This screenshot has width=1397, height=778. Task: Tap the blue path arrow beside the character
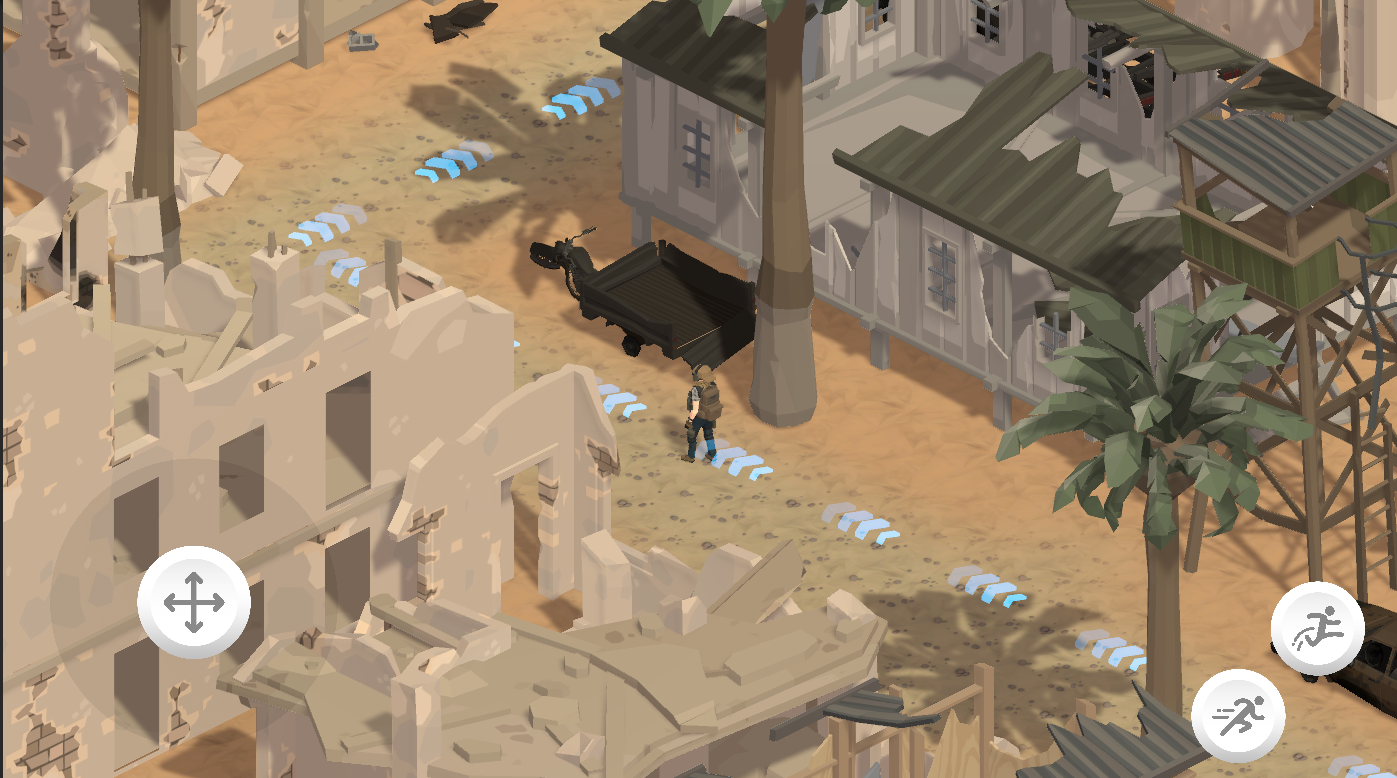742,463
